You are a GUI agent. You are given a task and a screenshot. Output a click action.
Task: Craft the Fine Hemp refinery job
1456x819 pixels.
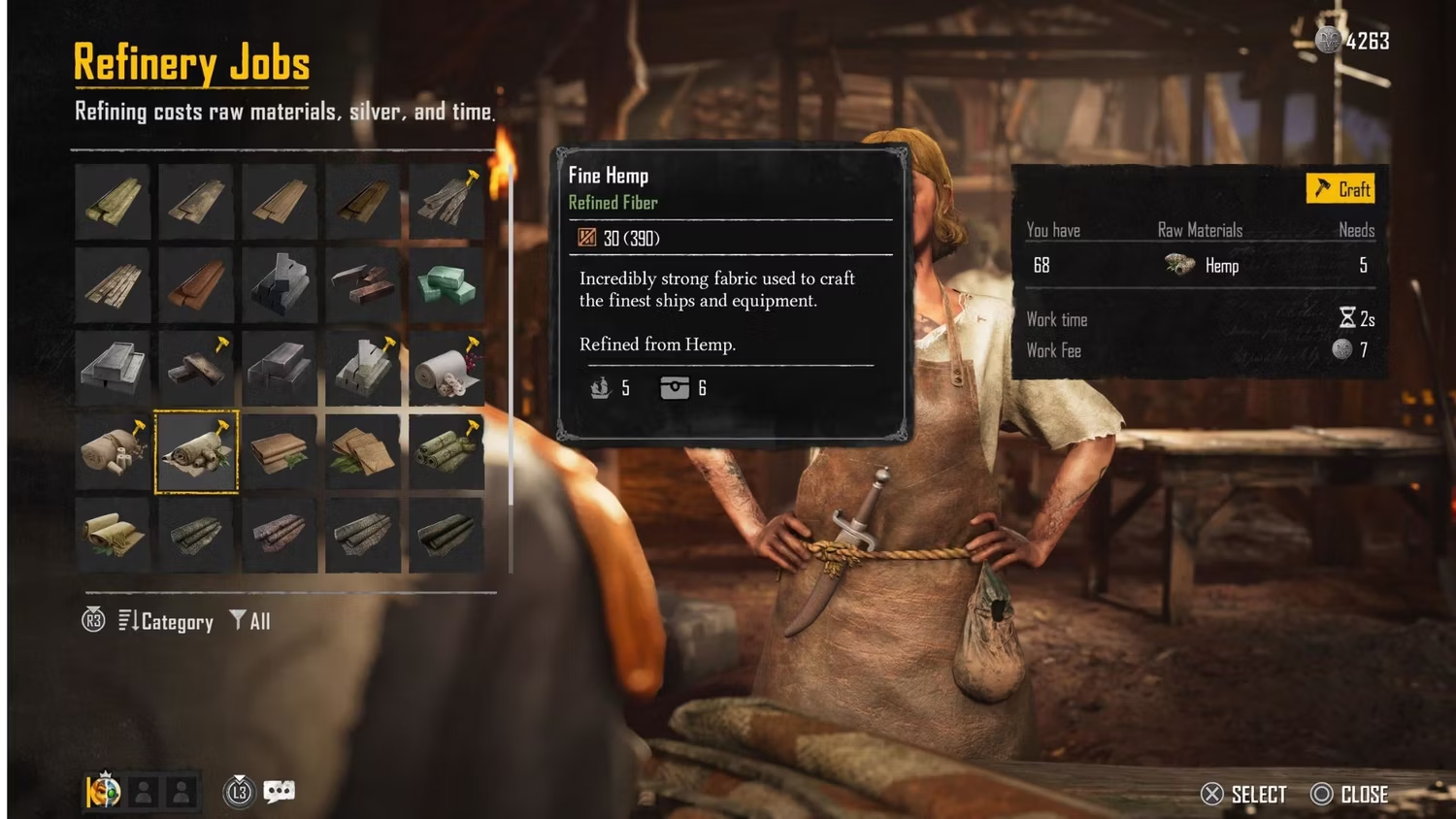(1340, 188)
